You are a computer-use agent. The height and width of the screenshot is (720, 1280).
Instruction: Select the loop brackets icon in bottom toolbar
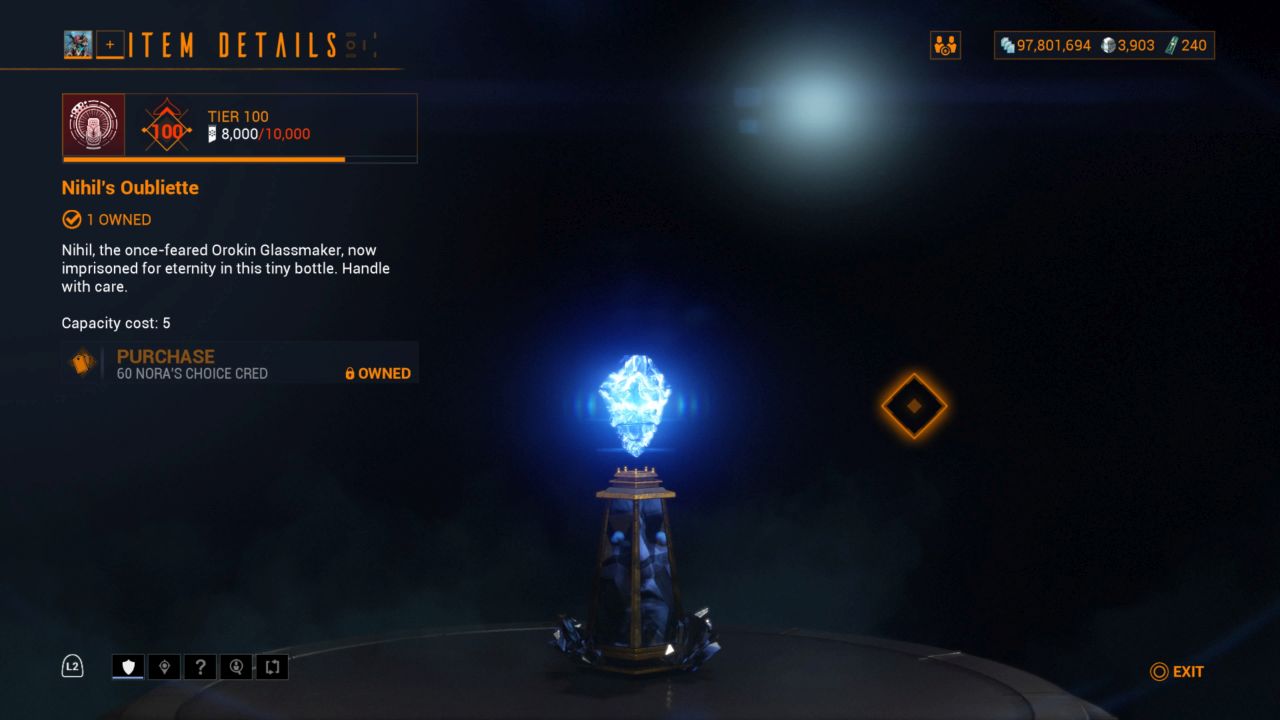point(272,666)
